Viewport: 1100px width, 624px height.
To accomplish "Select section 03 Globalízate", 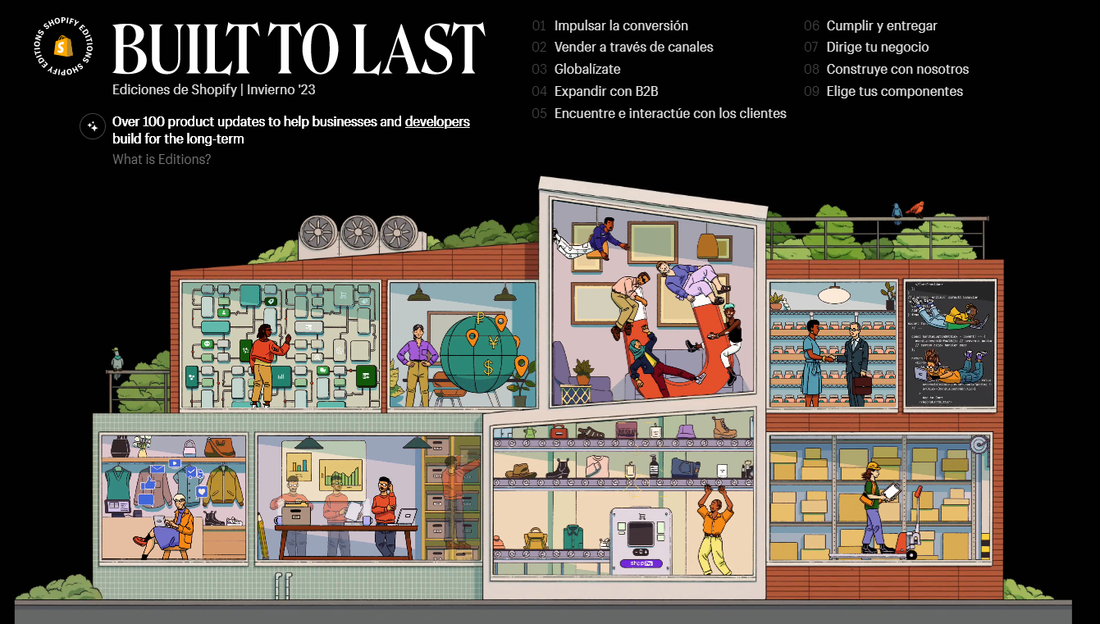I will click(587, 70).
